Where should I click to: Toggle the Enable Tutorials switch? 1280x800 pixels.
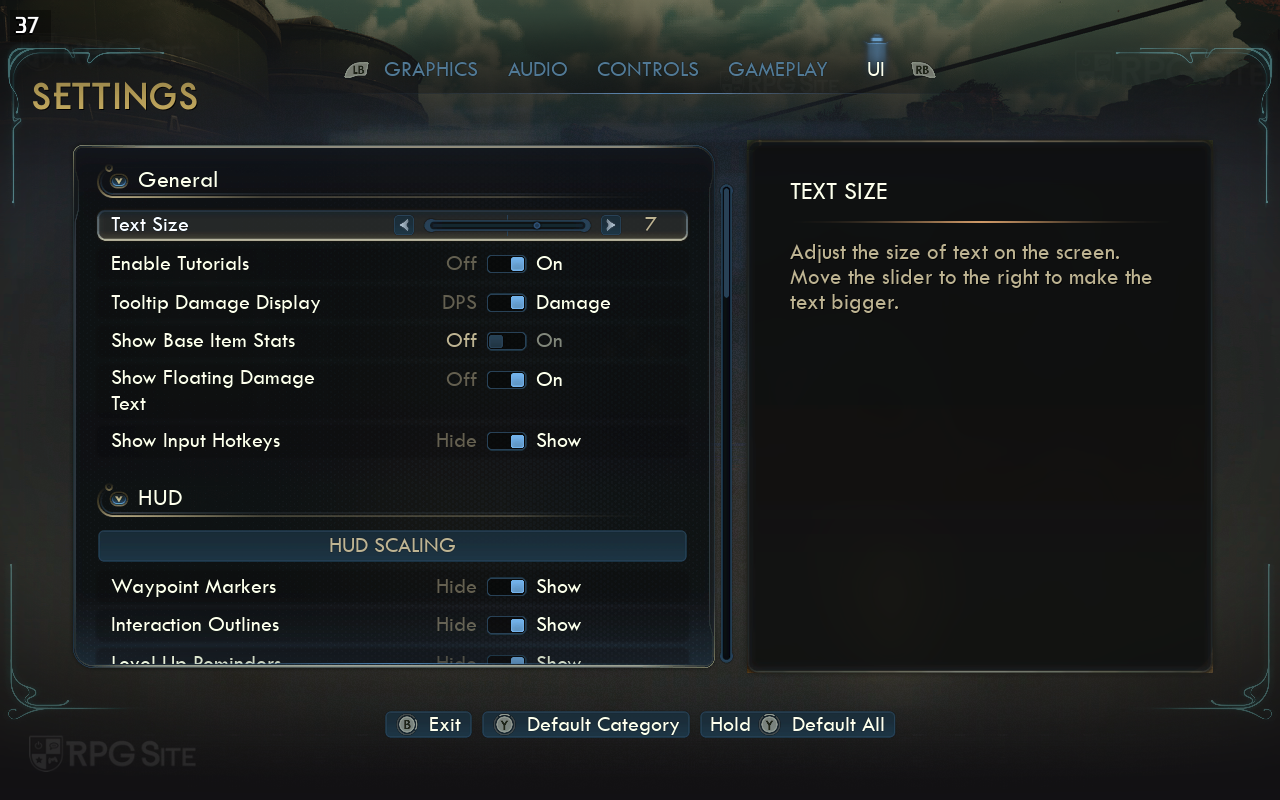506,264
